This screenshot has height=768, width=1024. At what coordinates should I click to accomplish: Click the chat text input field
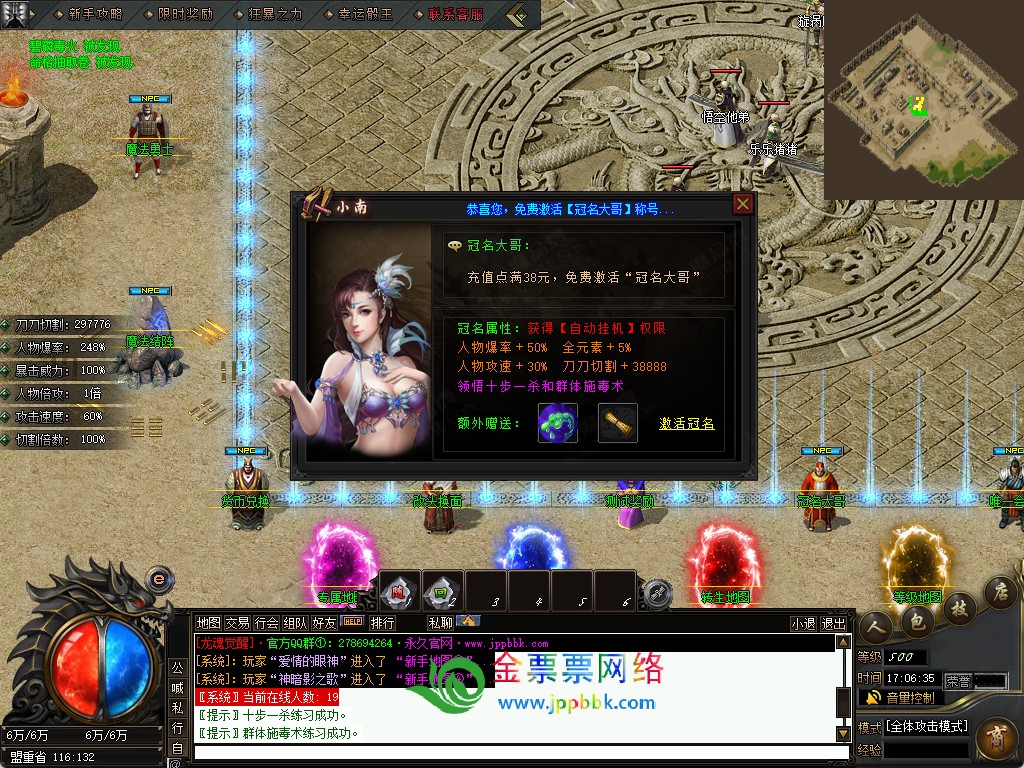click(x=510, y=751)
